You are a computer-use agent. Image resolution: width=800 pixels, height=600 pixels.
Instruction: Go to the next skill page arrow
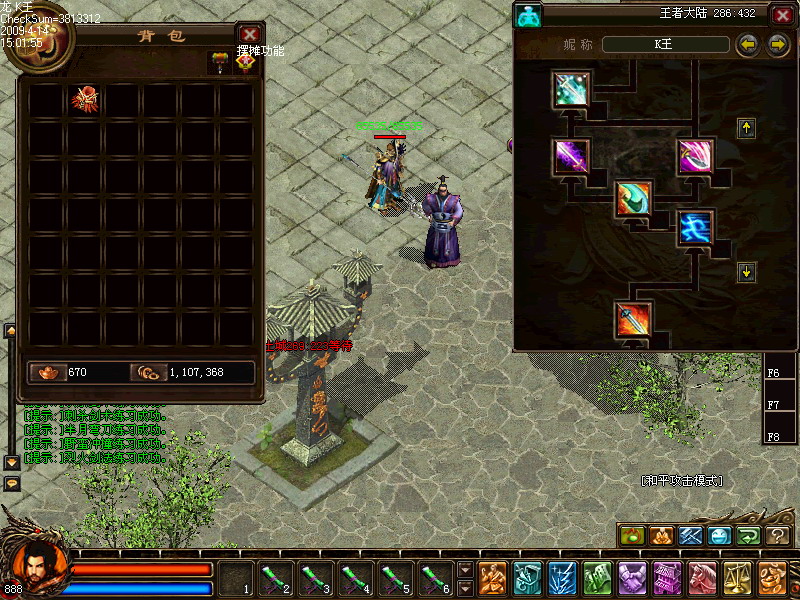coord(778,45)
